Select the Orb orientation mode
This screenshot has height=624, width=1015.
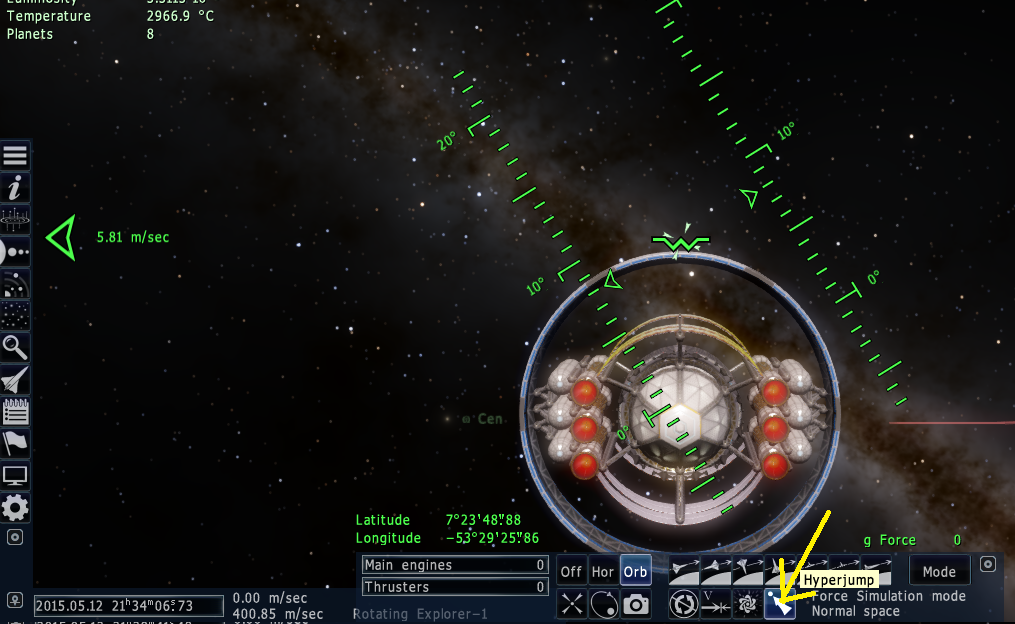(x=635, y=572)
